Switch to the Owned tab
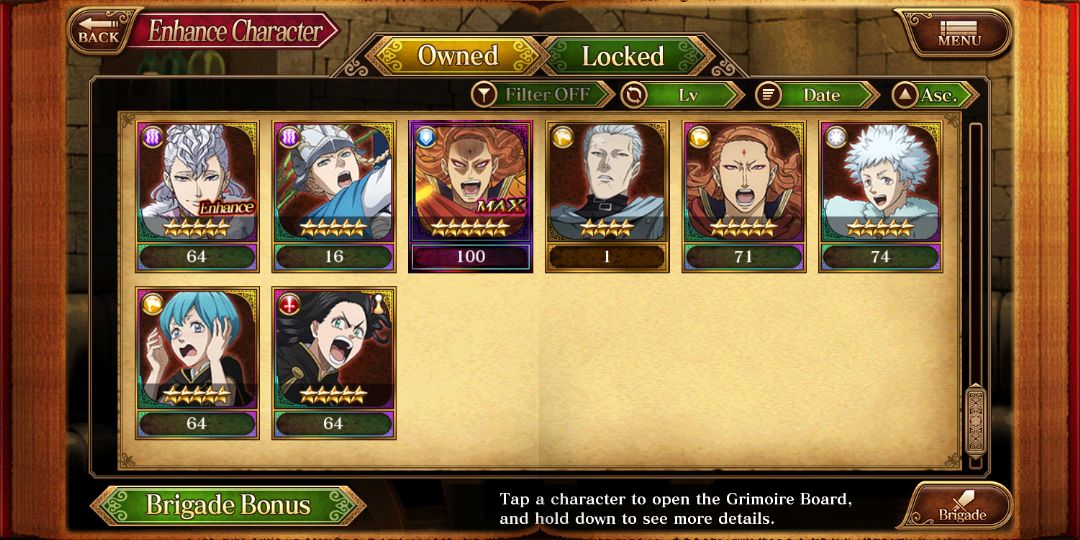 [457, 56]
